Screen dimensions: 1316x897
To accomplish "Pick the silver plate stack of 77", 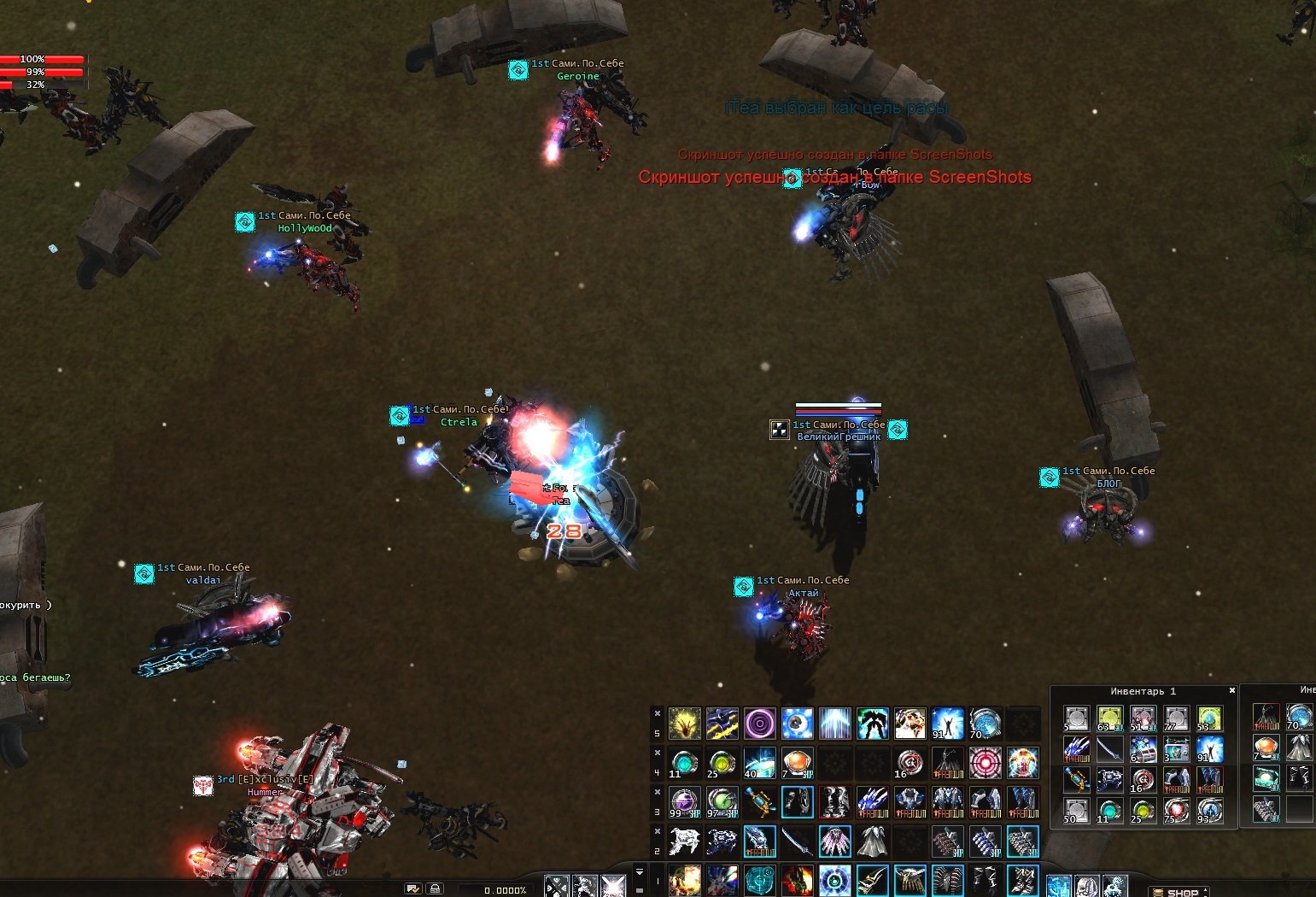I will click(1176, 718).
